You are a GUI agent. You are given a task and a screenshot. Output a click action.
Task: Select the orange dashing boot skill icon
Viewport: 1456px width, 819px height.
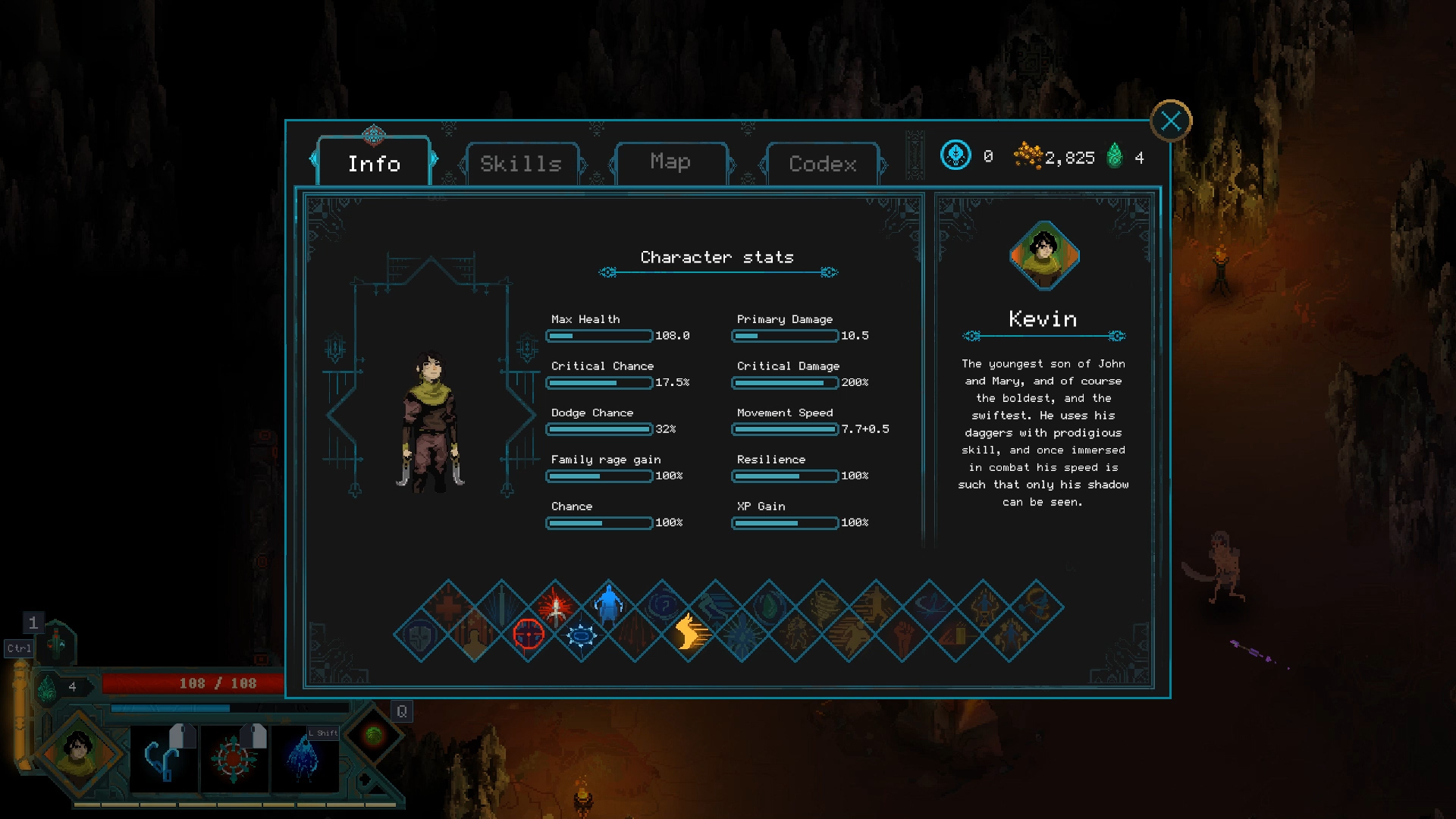point(689,633)
